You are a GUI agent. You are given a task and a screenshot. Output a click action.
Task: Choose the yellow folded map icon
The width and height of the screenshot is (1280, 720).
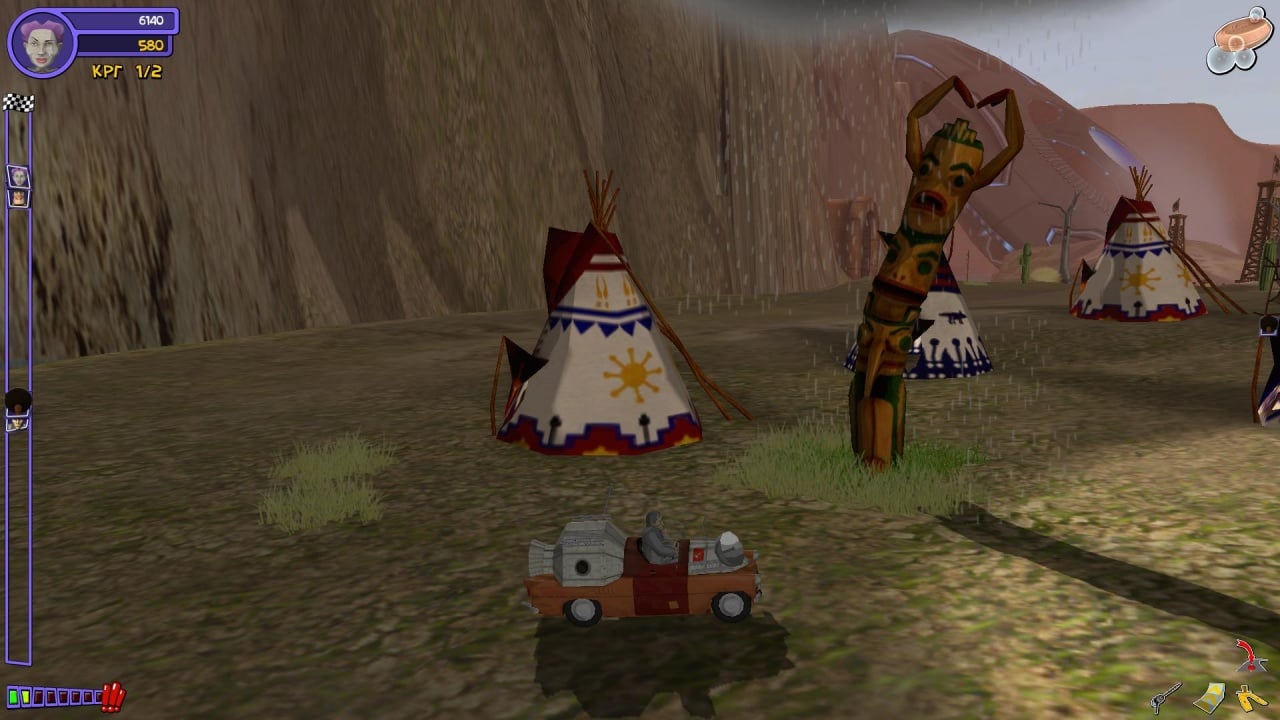coord(1212,696)
